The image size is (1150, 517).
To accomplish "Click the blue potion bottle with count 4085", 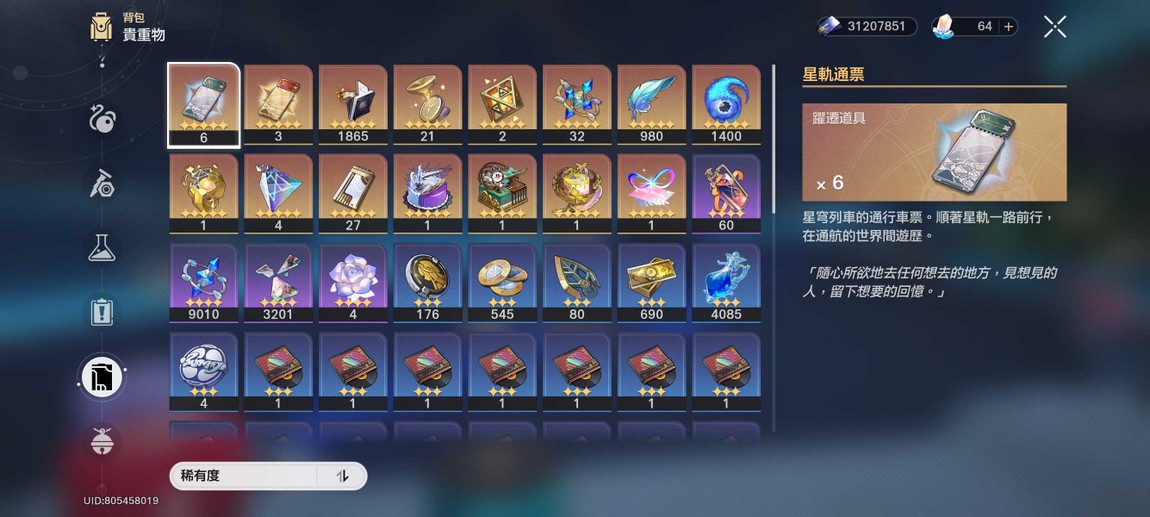I will 726,282.
